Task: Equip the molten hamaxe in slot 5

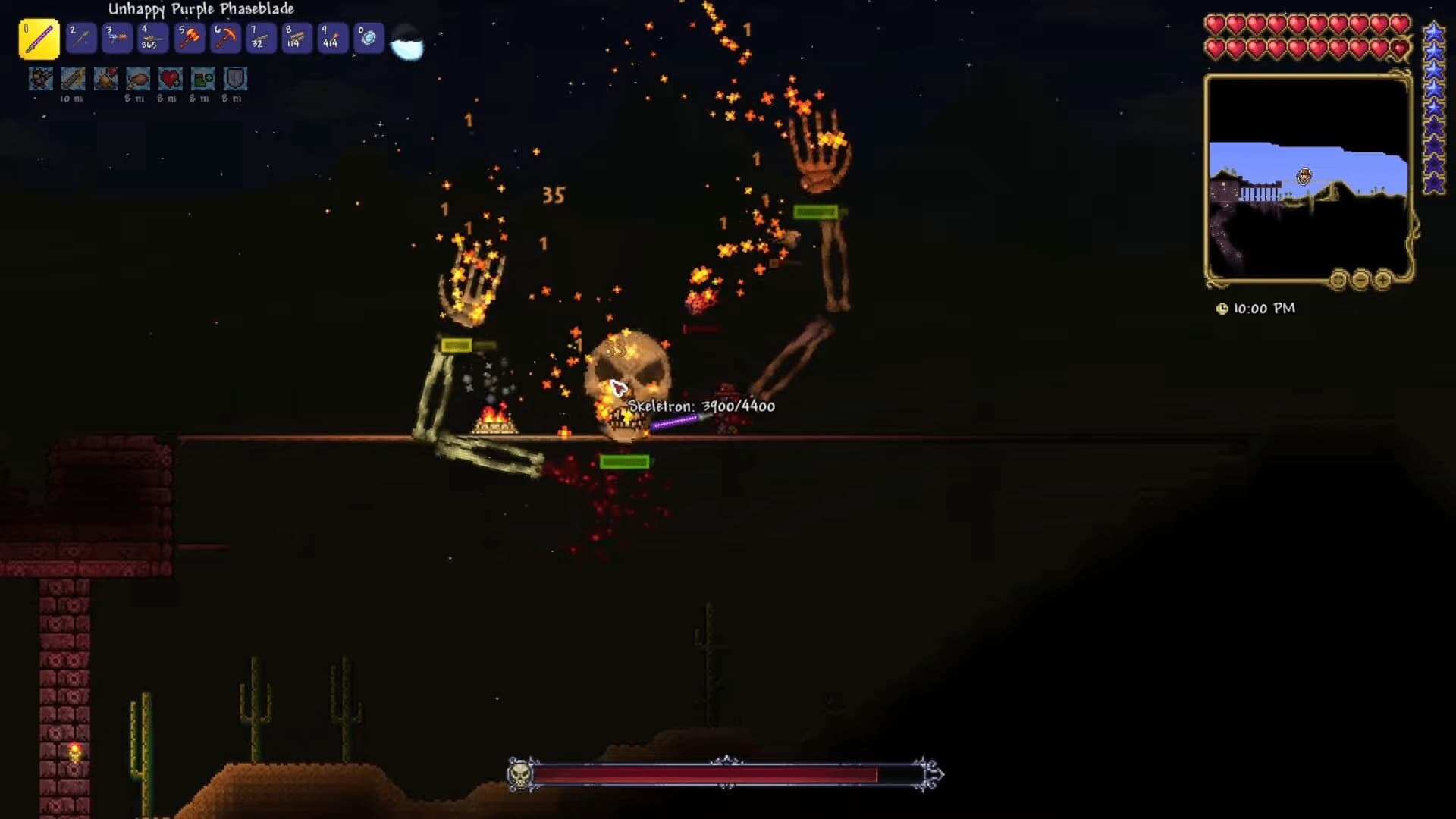Action: click(x=189, y=38)
